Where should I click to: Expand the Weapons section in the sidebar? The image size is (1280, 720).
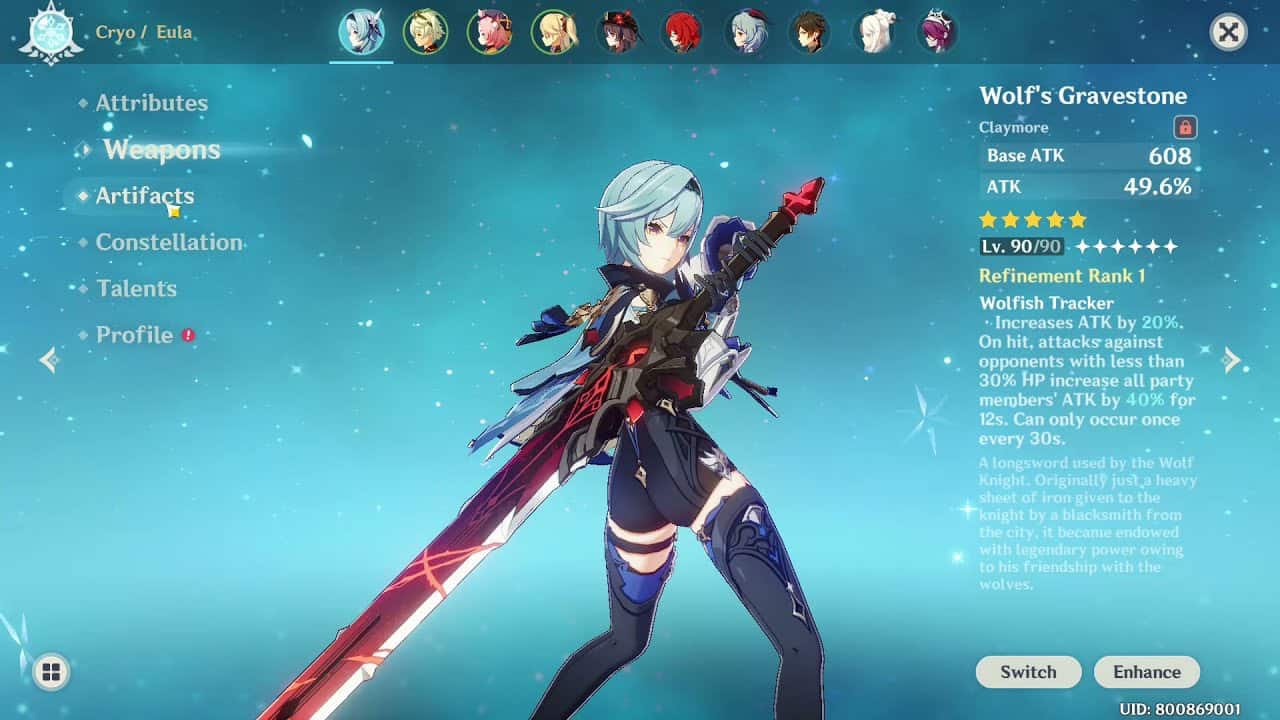point(161,150)
